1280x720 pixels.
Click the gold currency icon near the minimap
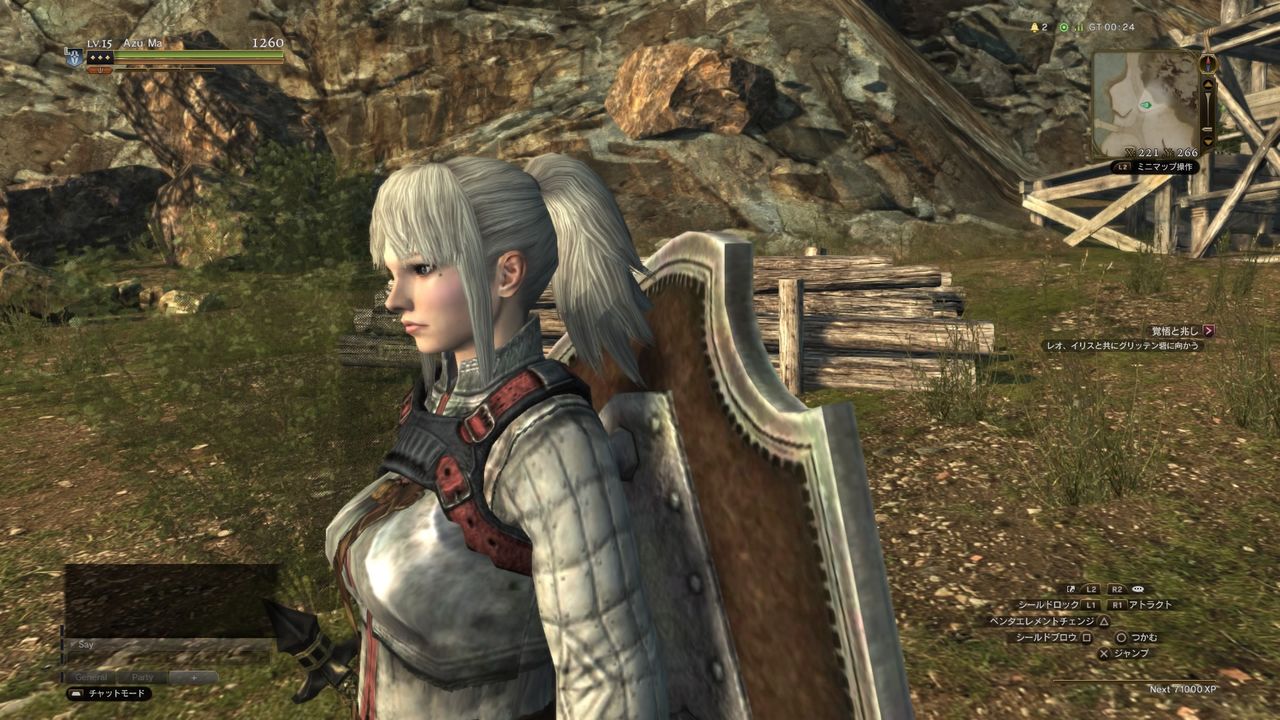pyautogui.click(x=1130, y=152)
